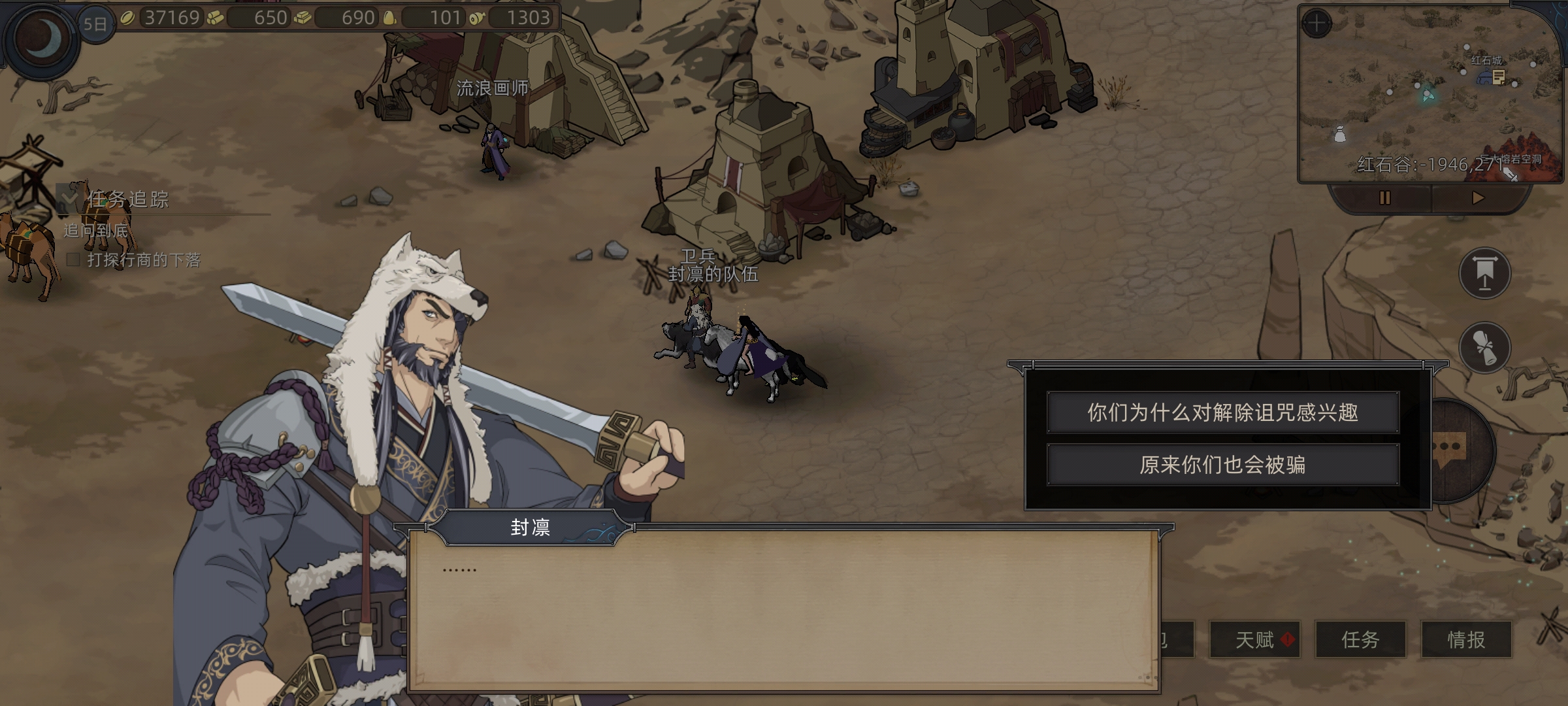Open the 任务 quest menu
The image size is (1568, 706).
pyautogui.click(x=1360, y=639)
